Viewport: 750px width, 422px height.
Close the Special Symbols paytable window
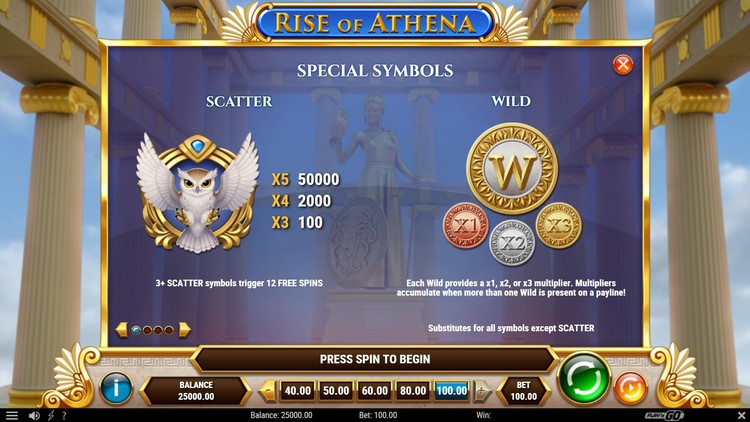623,65
